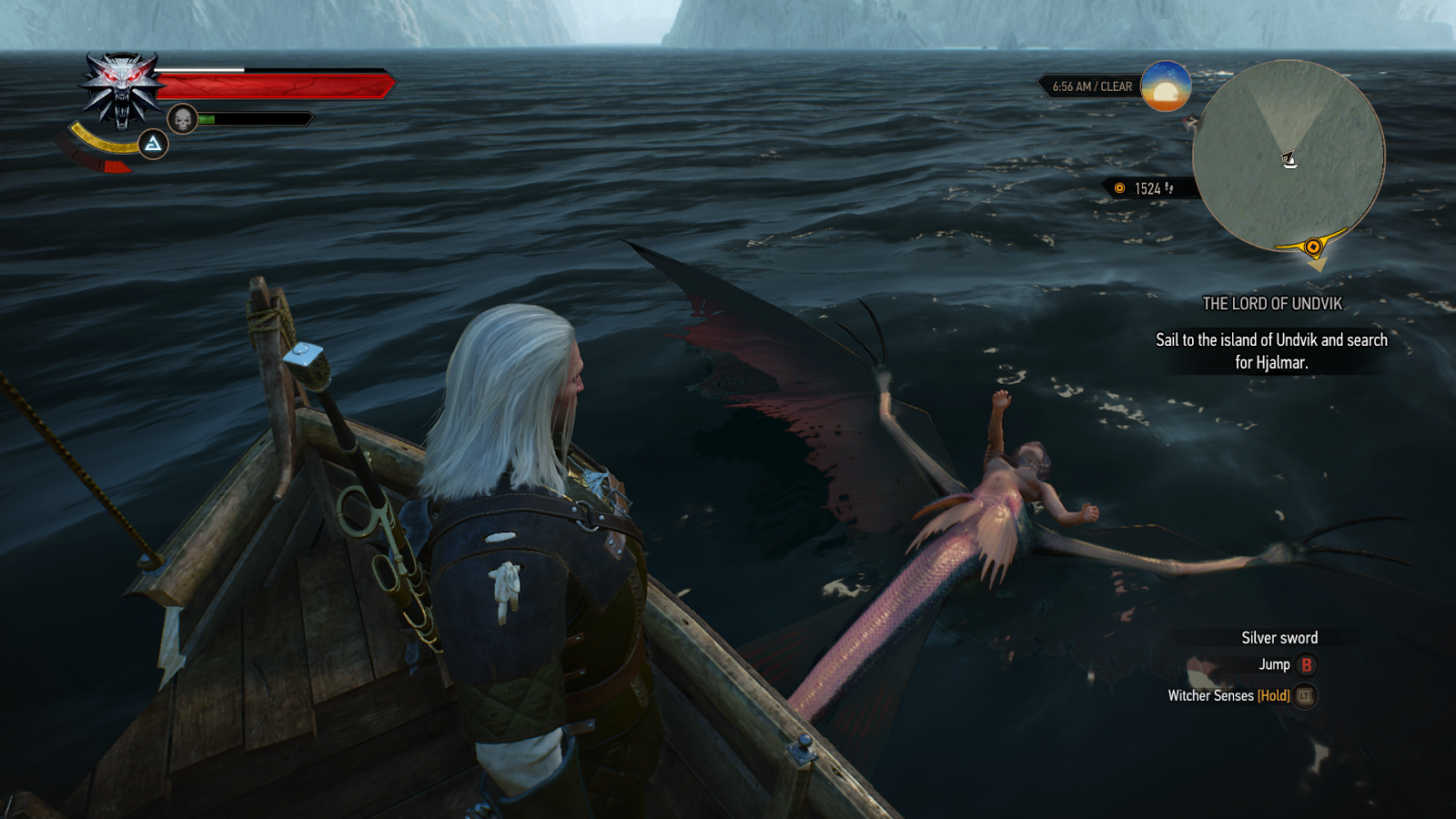Click the skull enemy indicator icon
This screenshot has width=1456, height=819.
click(x=184, y=116)
